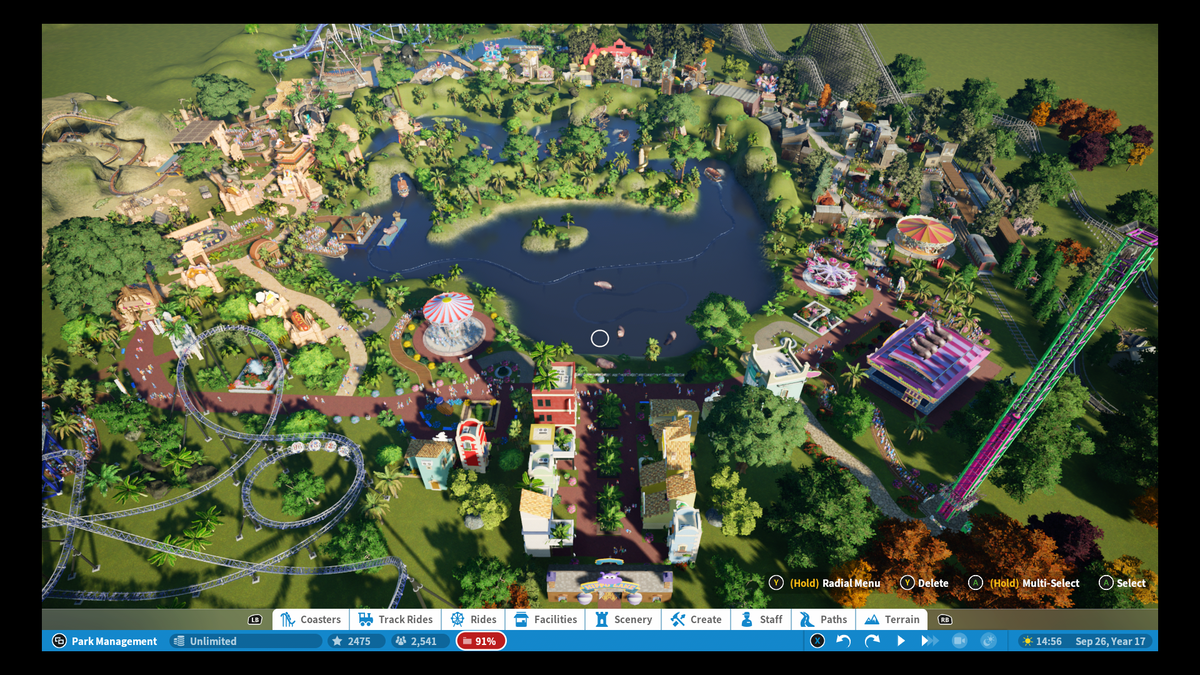Viewport: 1200px width, 675px height.
Task: Open the Create tab
Action: 696,619
